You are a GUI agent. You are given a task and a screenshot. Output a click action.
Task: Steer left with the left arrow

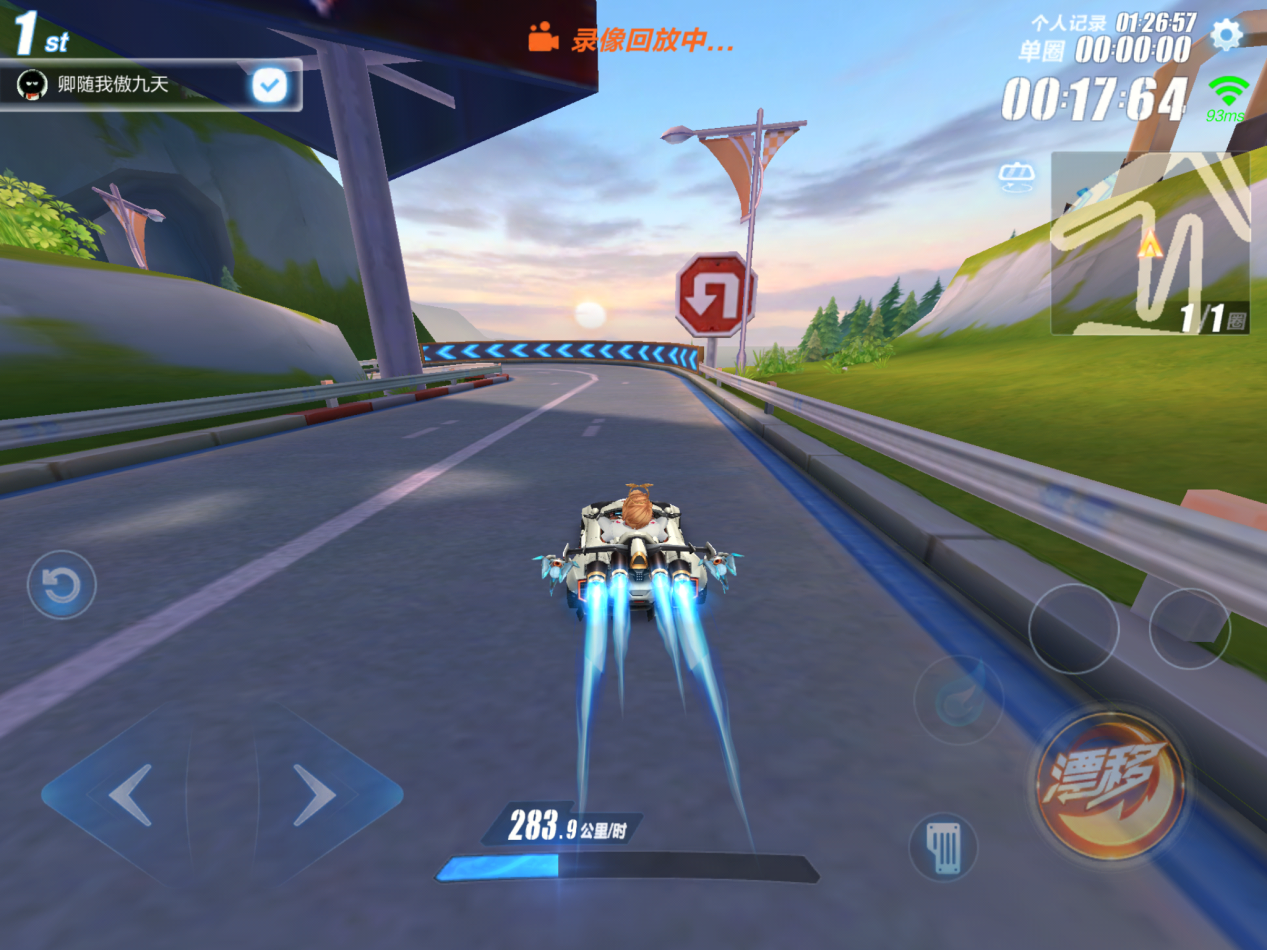(x=130, y=795)
